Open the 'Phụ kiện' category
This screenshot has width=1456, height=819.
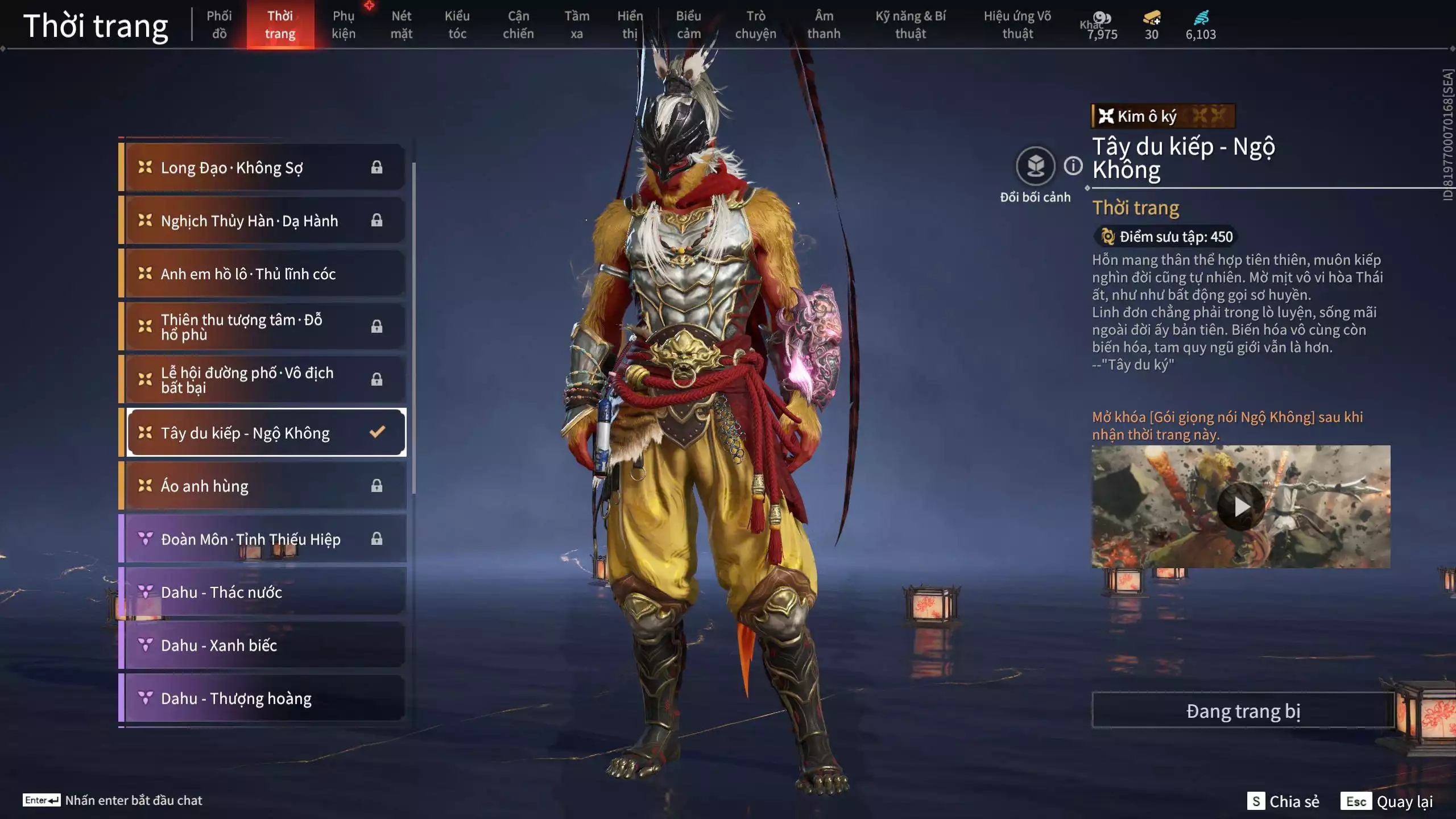344,25
